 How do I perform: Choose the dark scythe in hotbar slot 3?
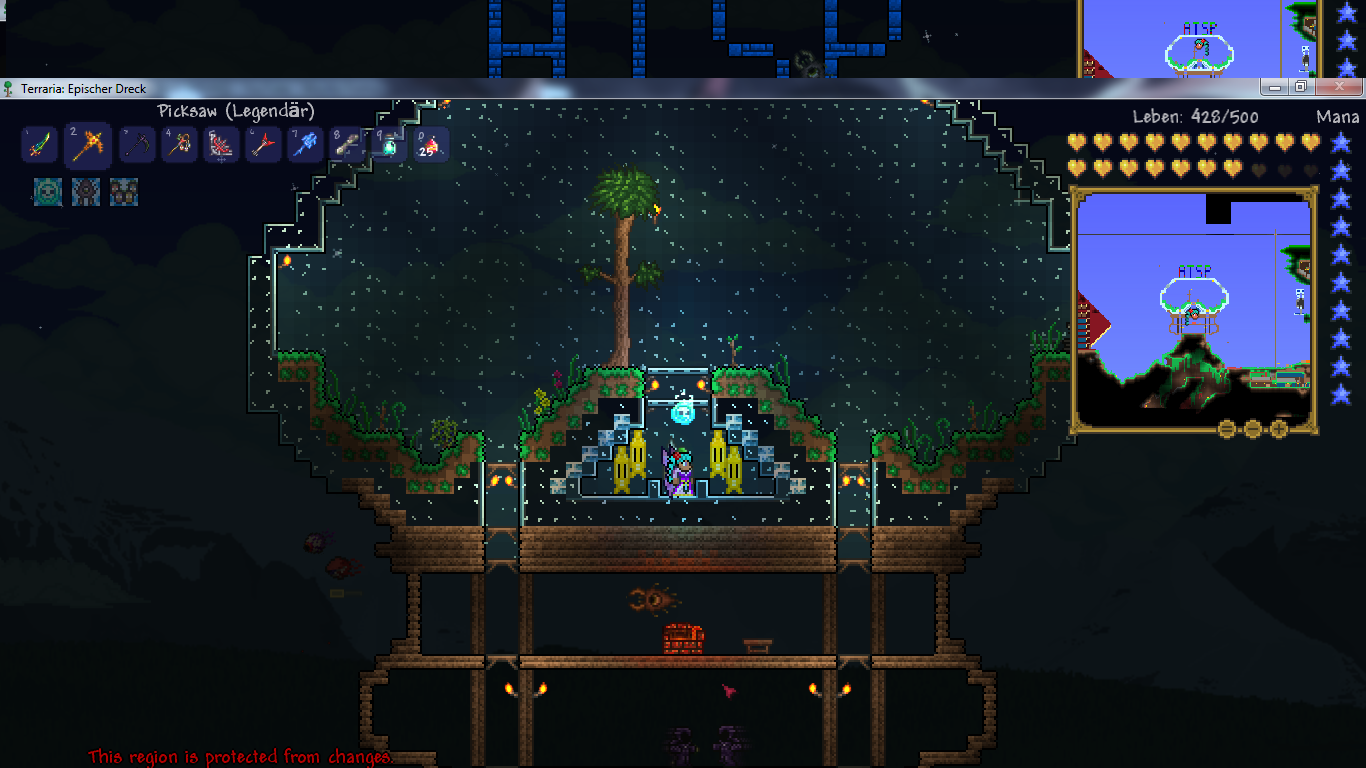tap(137, 146)
